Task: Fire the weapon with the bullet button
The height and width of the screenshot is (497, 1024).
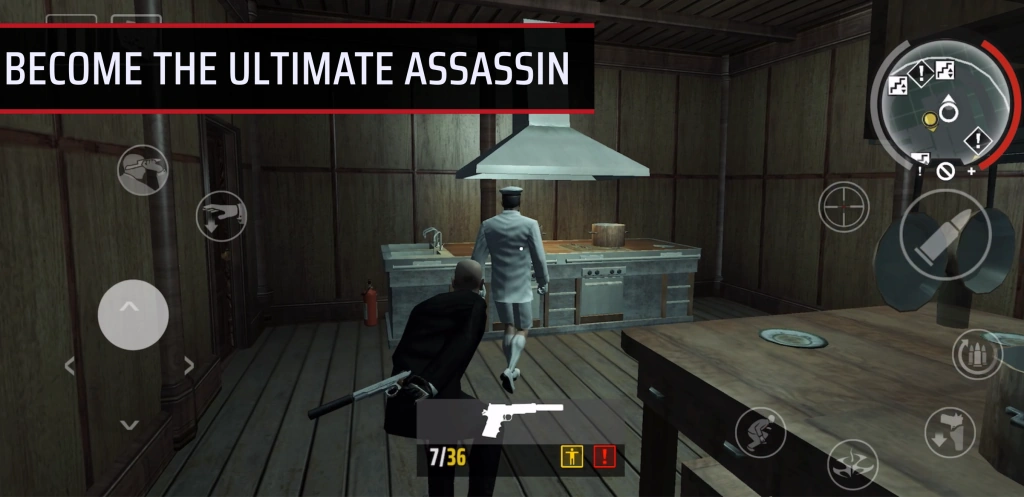Action: (944, 238)
